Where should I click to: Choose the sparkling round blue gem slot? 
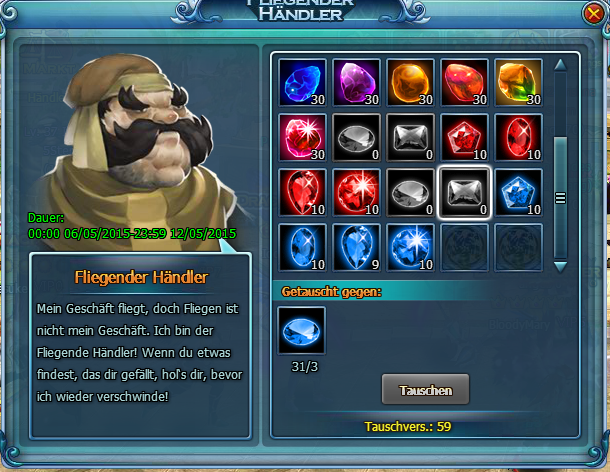[x=410, y=246]
